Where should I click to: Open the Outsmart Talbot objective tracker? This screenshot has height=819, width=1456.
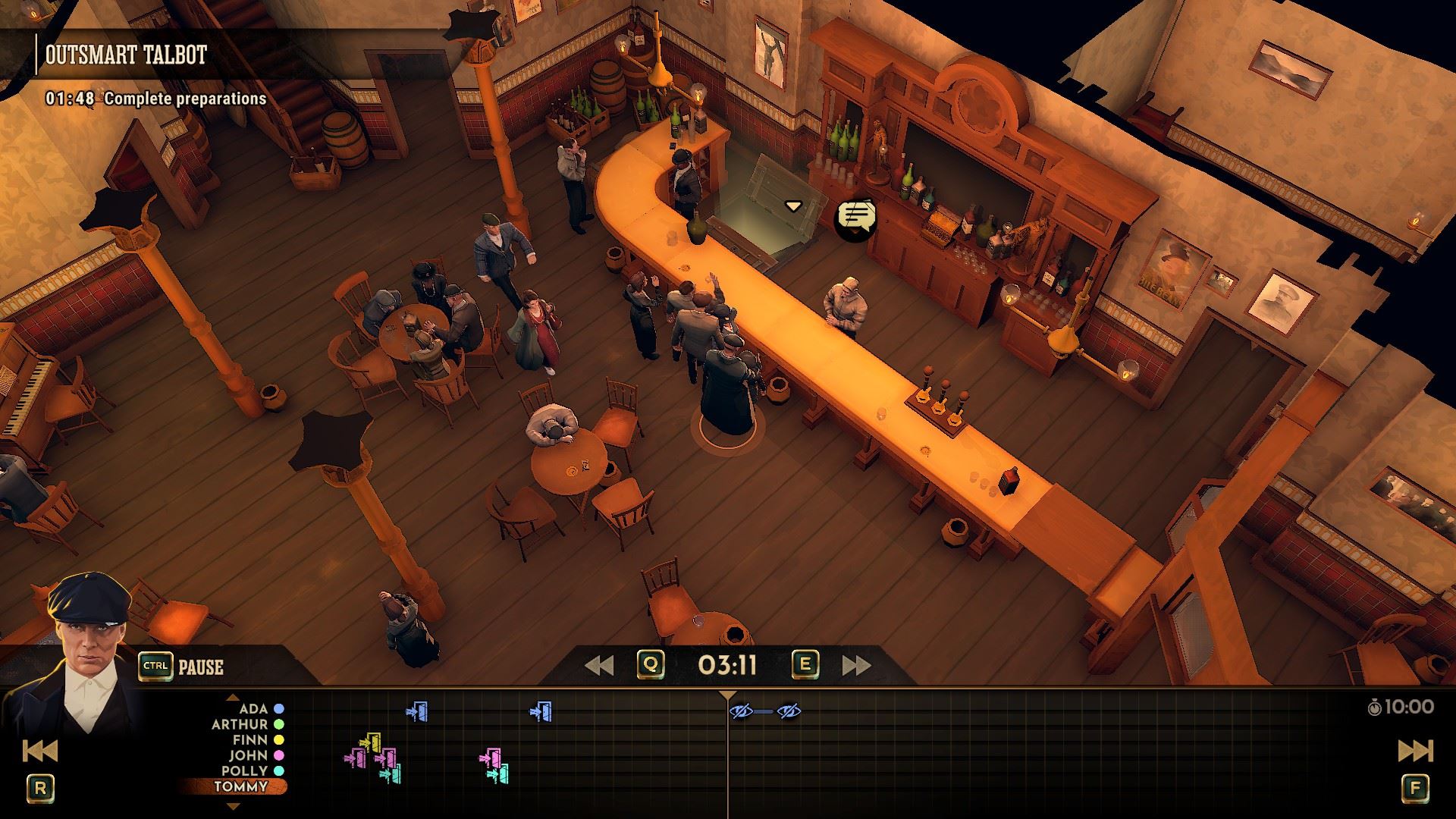(126, 55)
